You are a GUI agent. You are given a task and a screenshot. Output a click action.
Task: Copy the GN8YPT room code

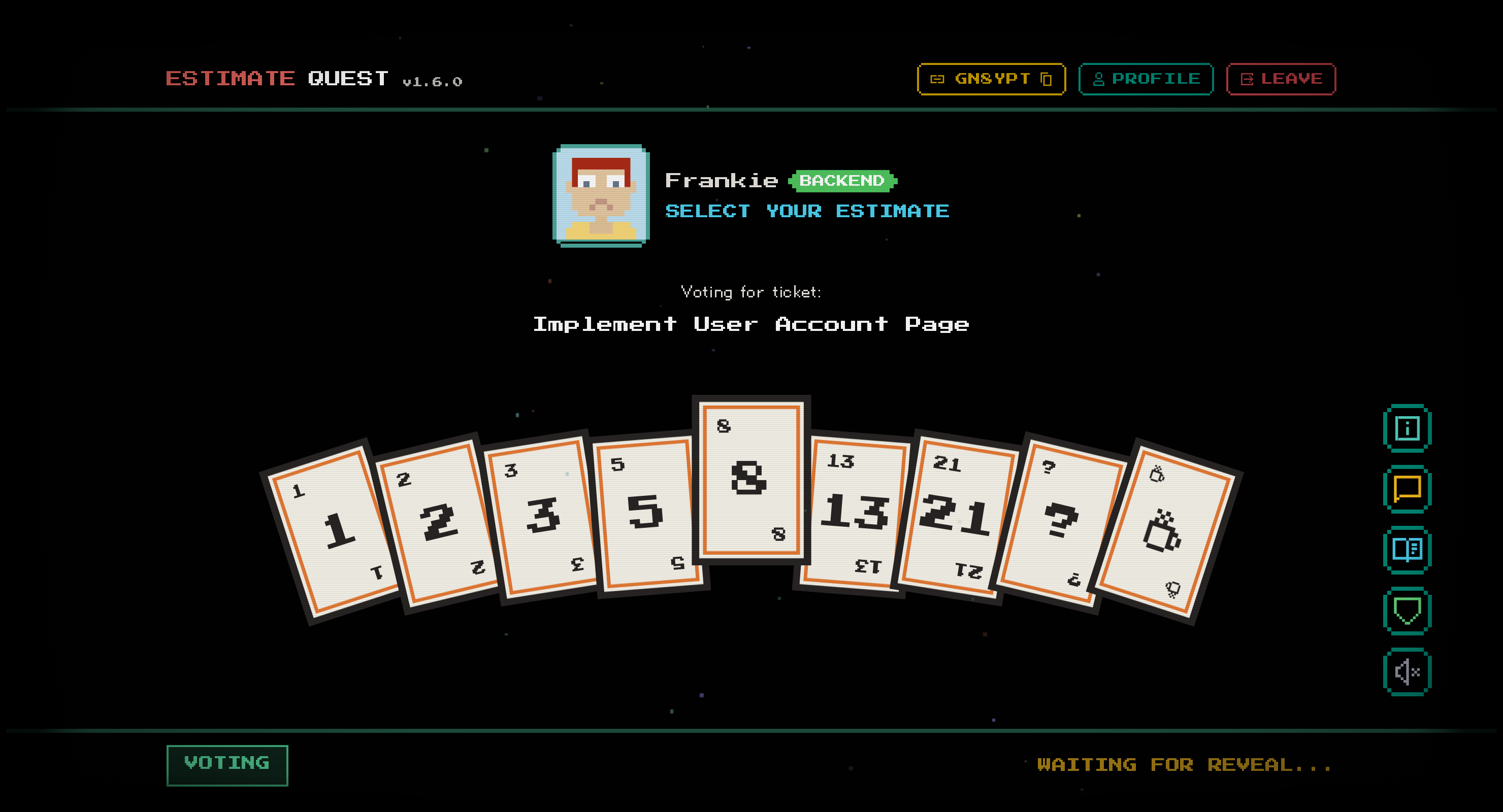[x=991, y=79]
